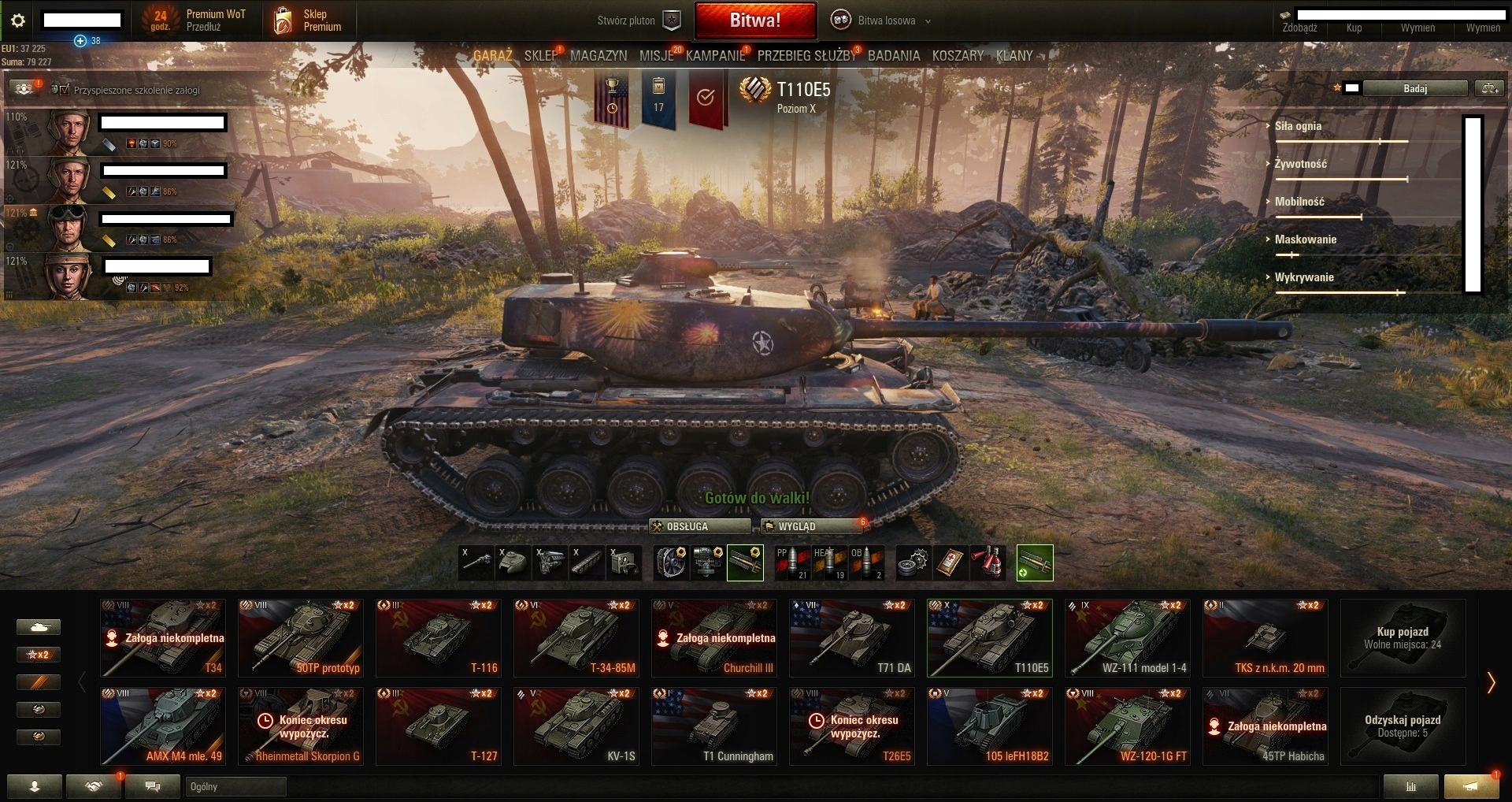Open the Bitwa losowa battle mode dropdown
The width and height of the screenshot is (1512, 802).
click(x=881, y=20)
